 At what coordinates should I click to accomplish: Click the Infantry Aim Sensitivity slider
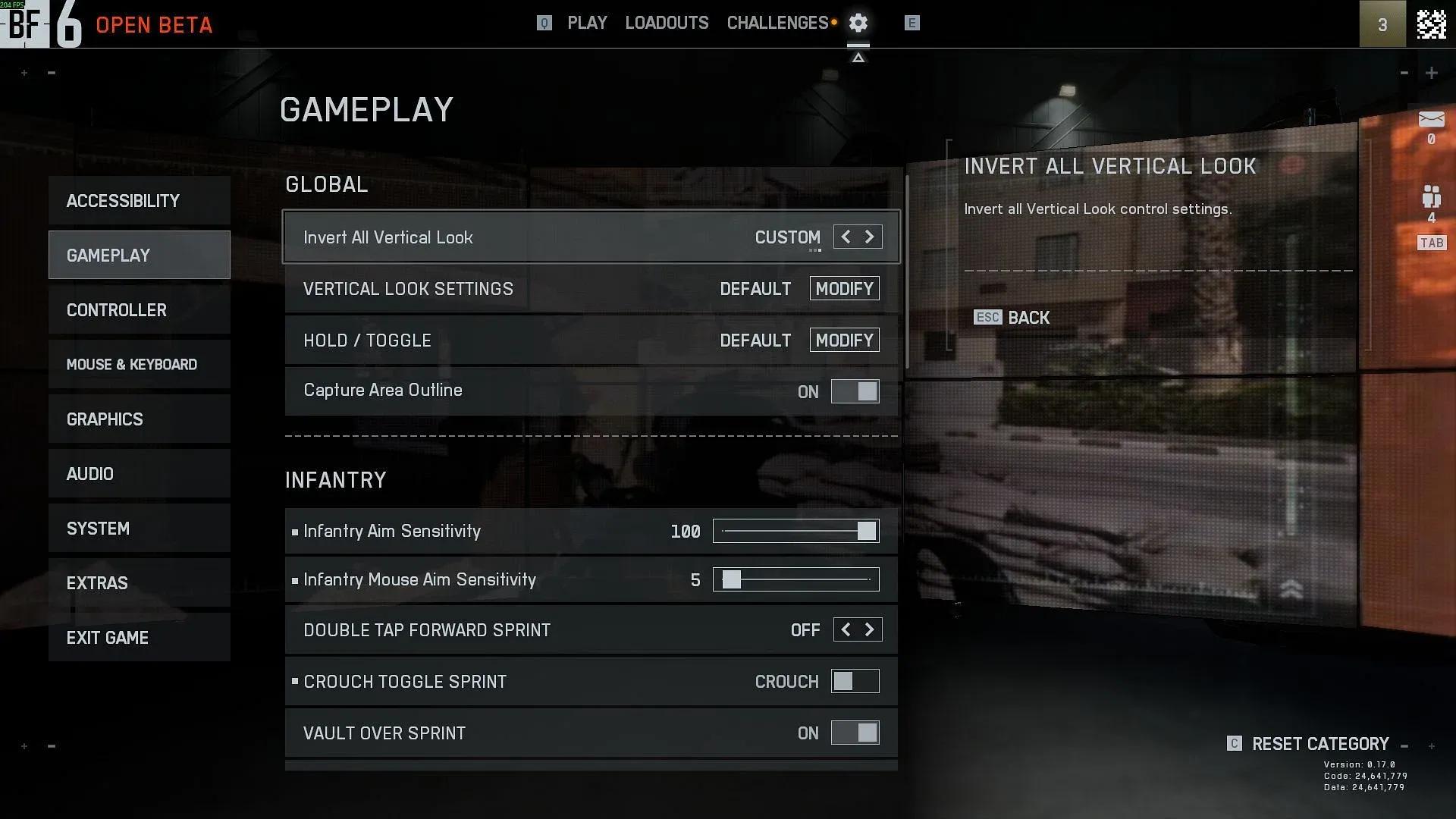(795, 531)
